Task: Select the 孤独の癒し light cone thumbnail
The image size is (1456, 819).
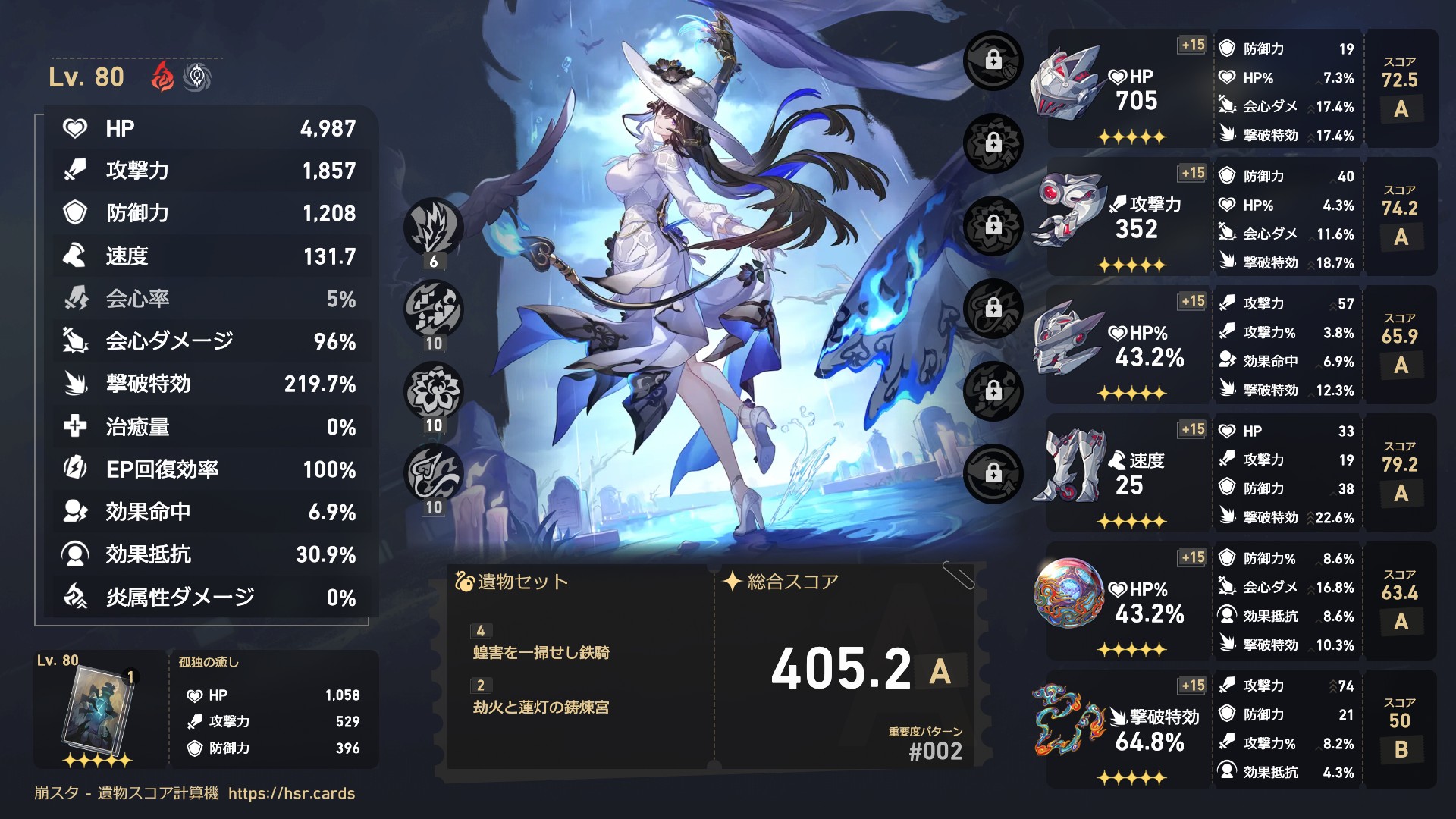Action: click(x=99, y=711)
